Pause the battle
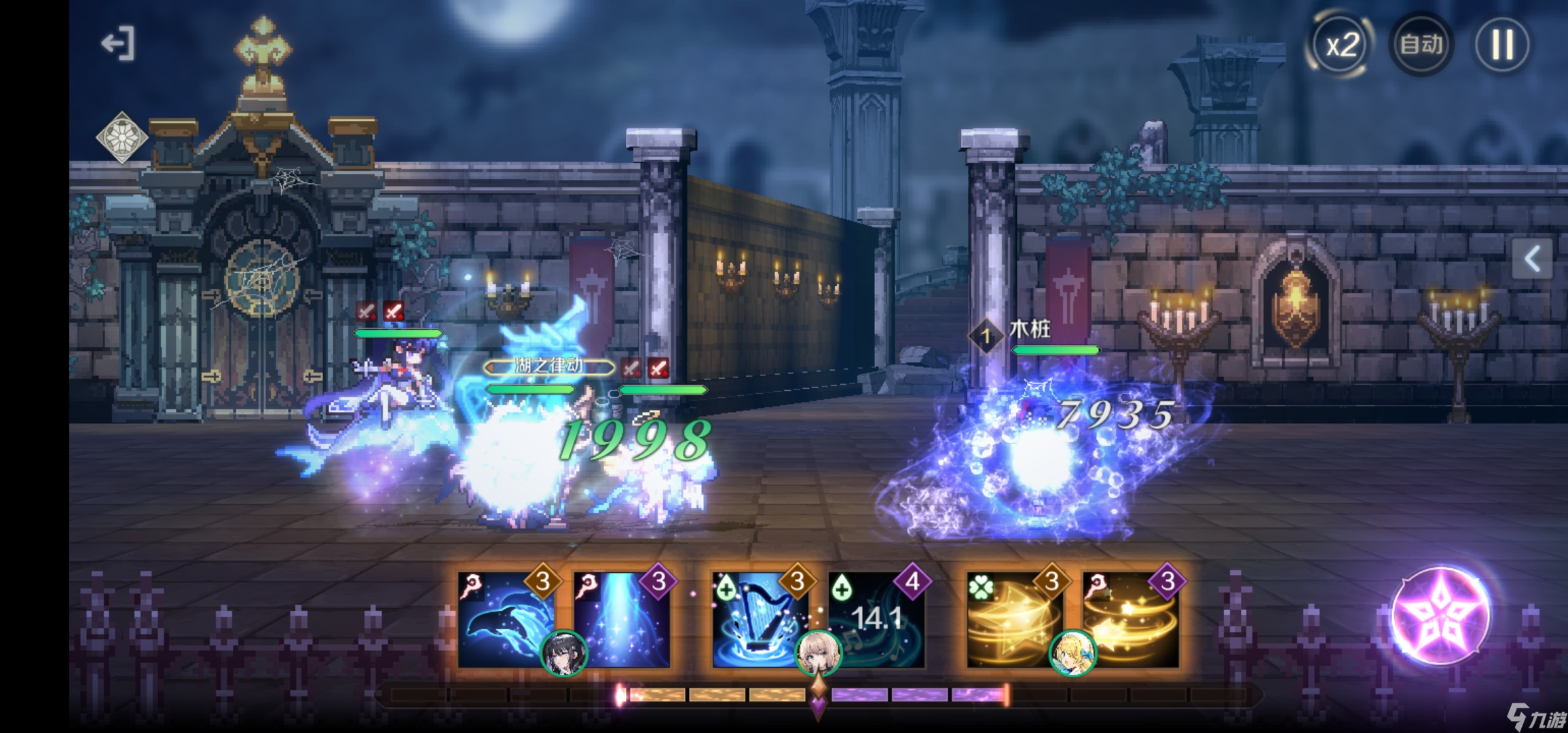This screenshot has width=1568, height=733. [x=1502, y=45]
